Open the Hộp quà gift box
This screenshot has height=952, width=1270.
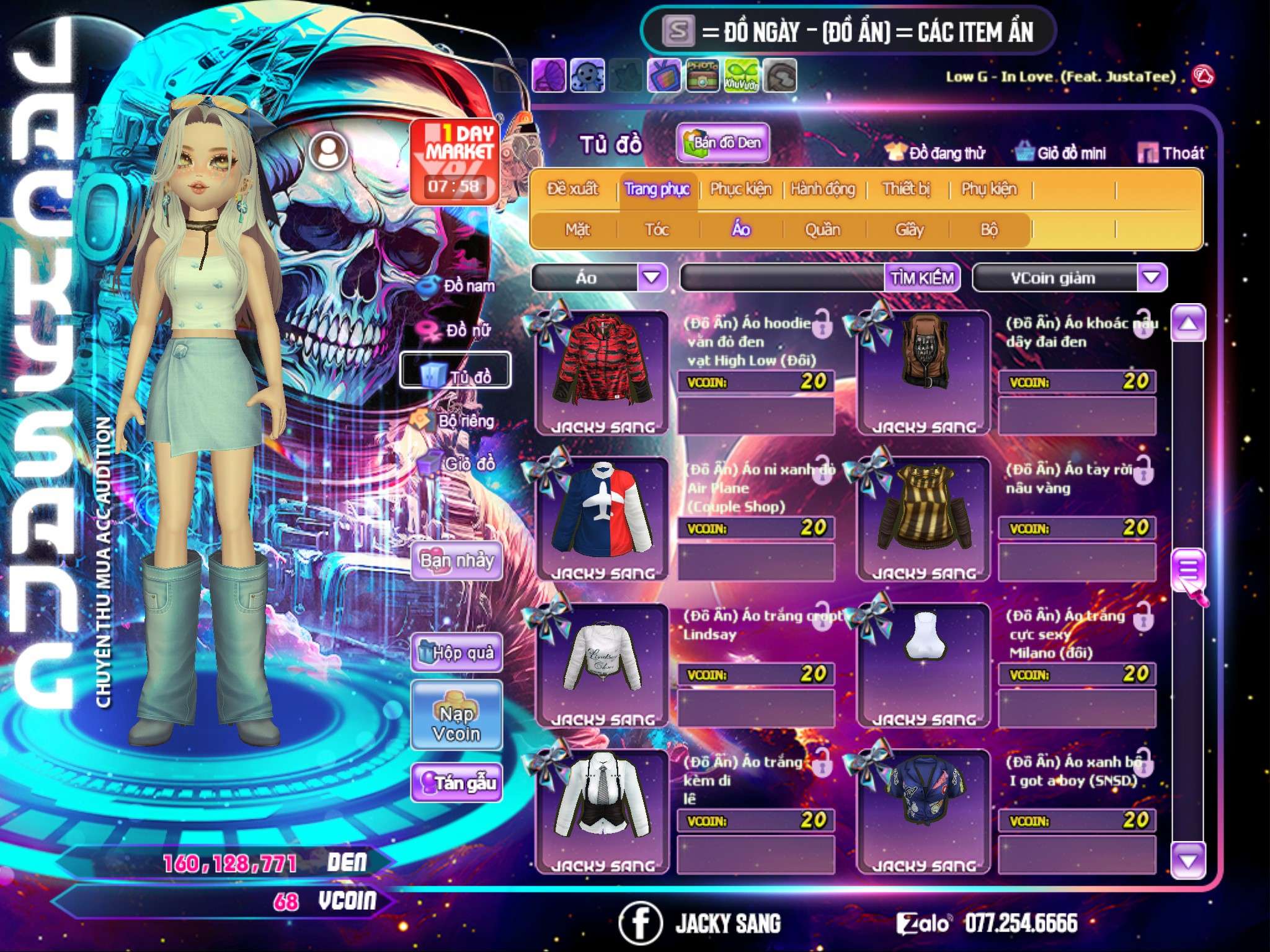pos(457,653)
